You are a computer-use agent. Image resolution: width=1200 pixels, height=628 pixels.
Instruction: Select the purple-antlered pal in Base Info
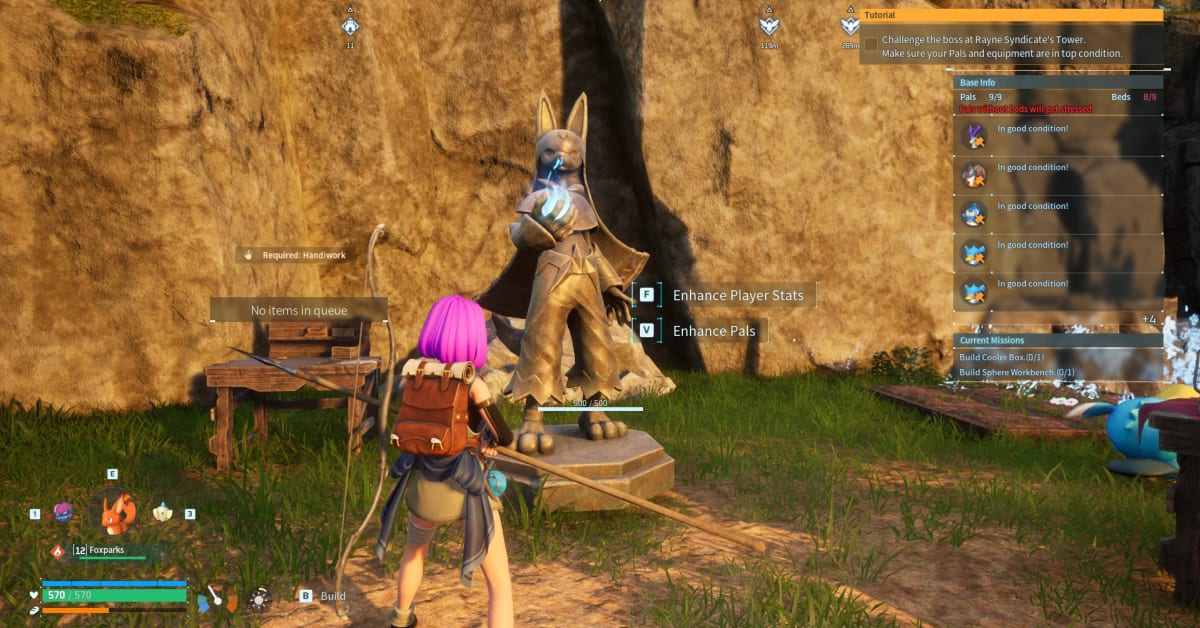(974, 136)
